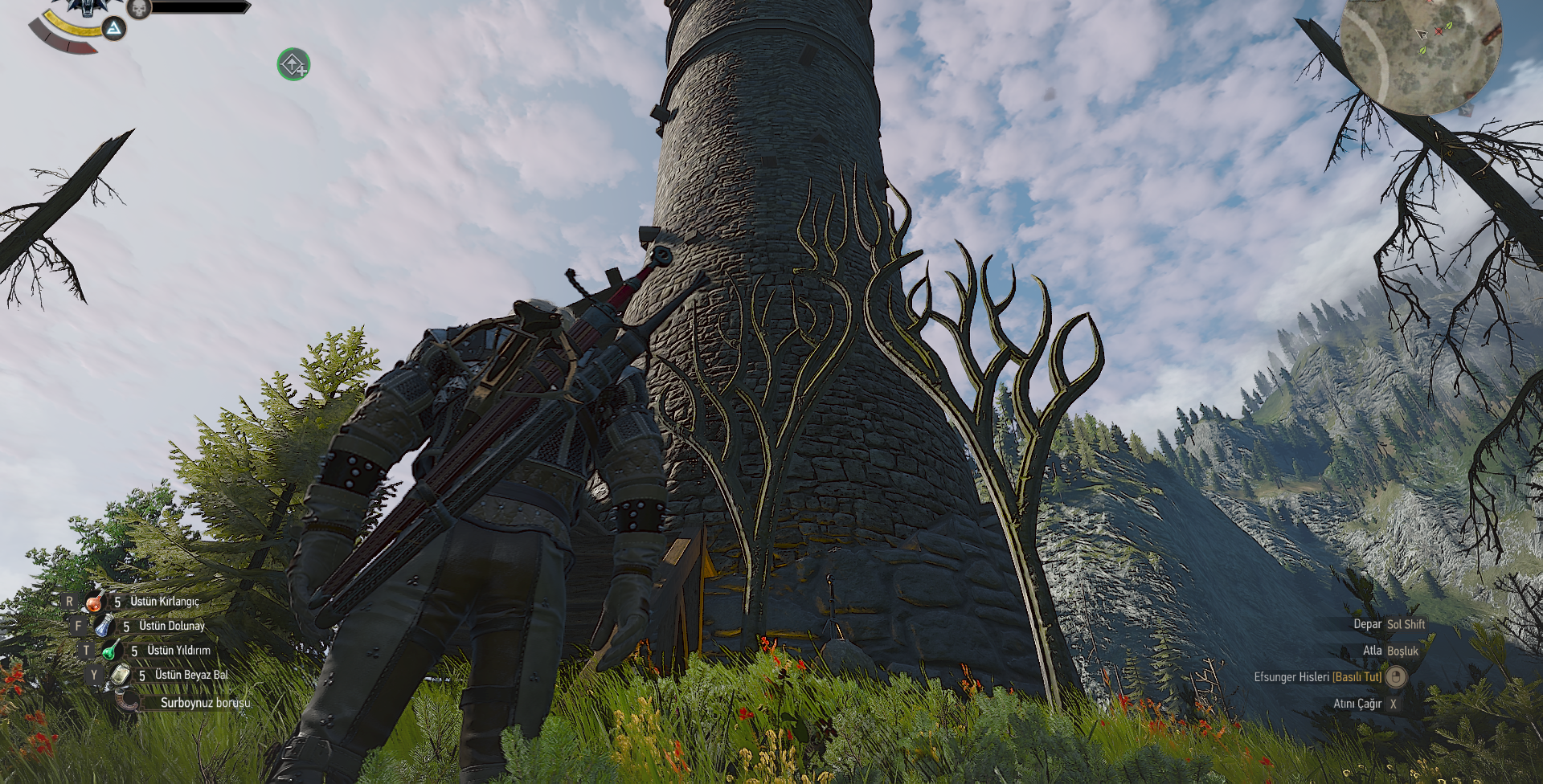This screenshot has width=1543, height=784.
Task: Inspect the green-ringed active buff icon
Action: tap(293, 64)
